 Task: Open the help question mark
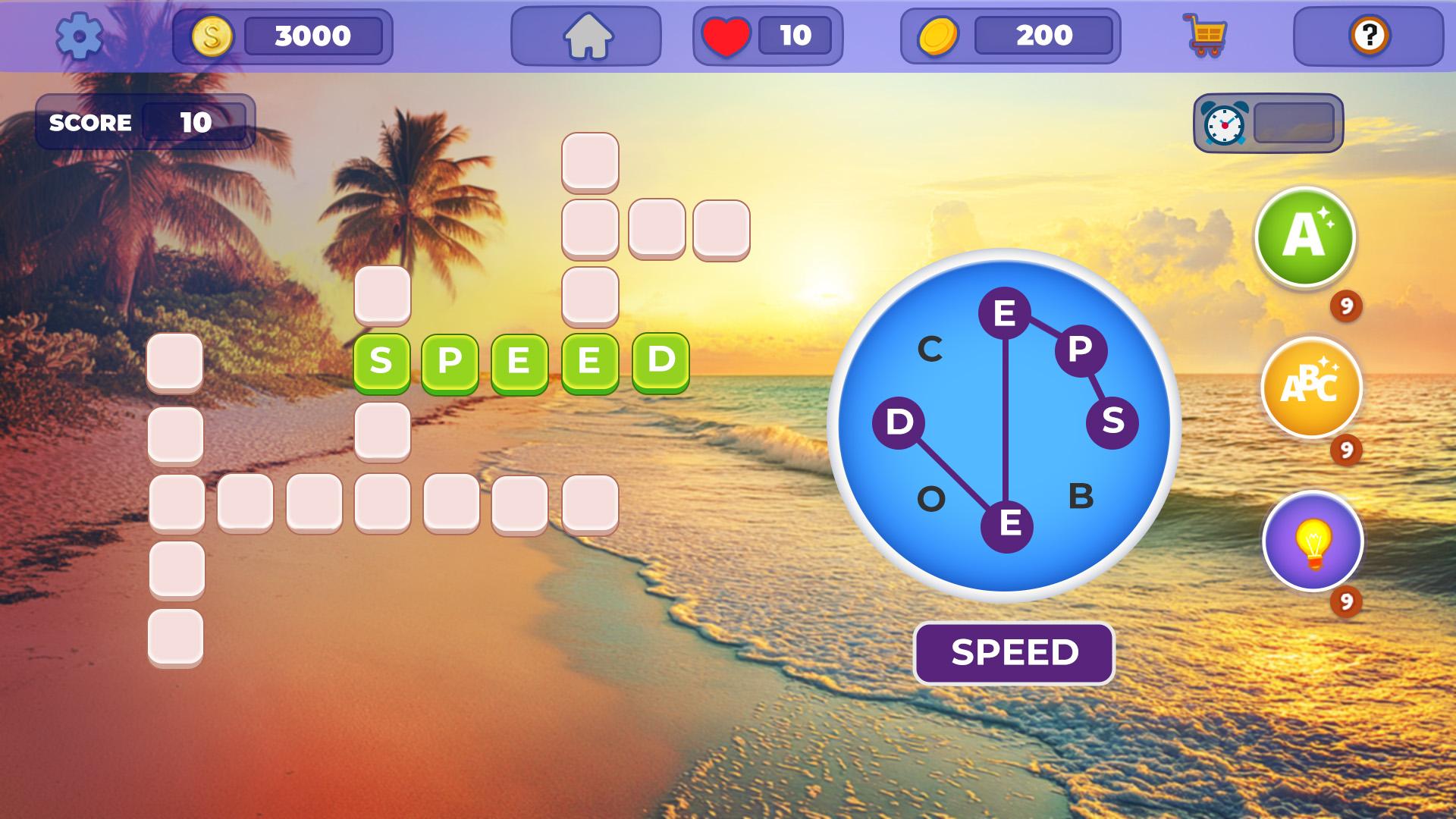tap(1368, 36)
